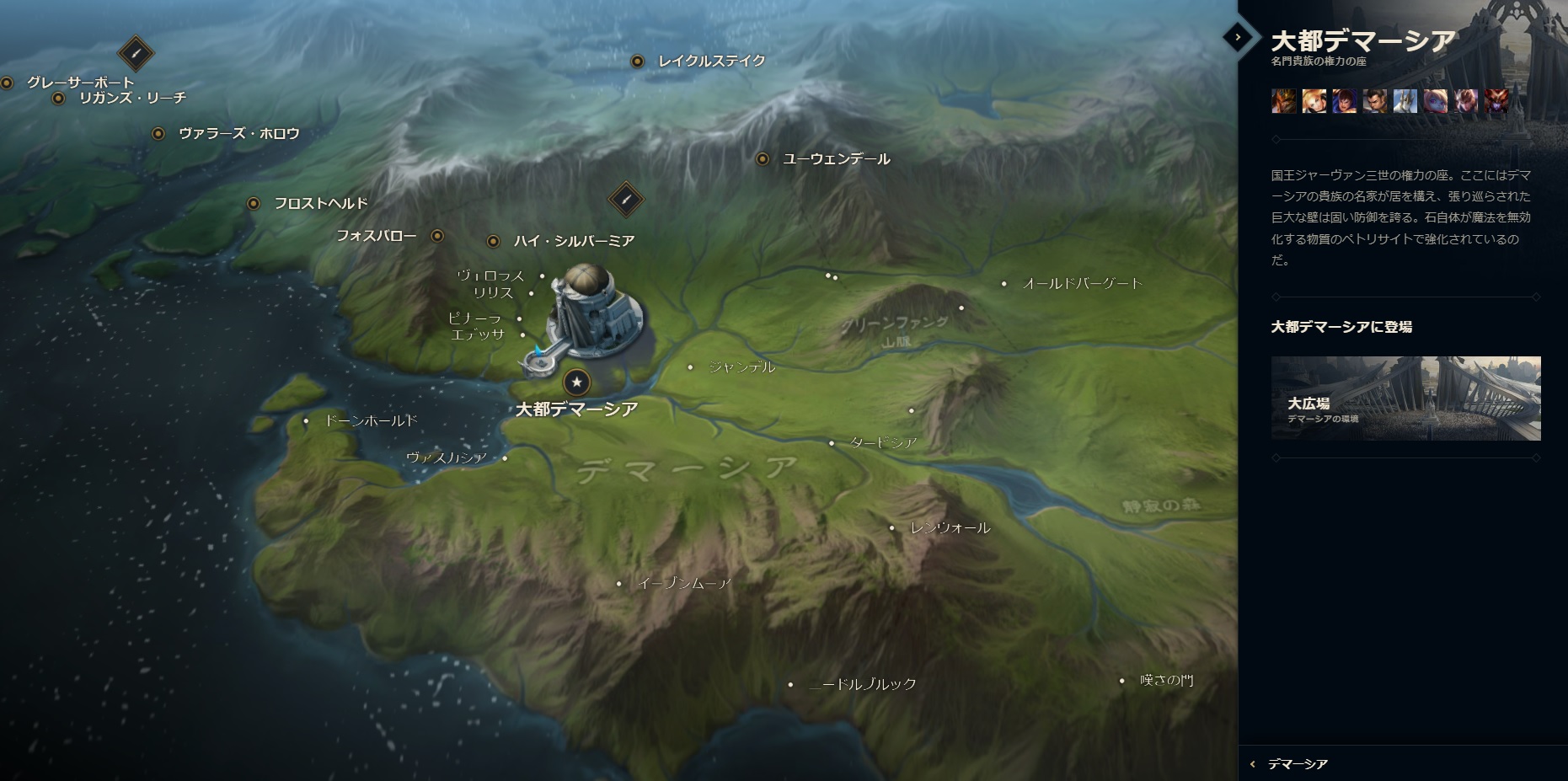Open the ハイ・シルバーミア location marker
This screenshot has width=1568, height=781.
coord(494,241)
